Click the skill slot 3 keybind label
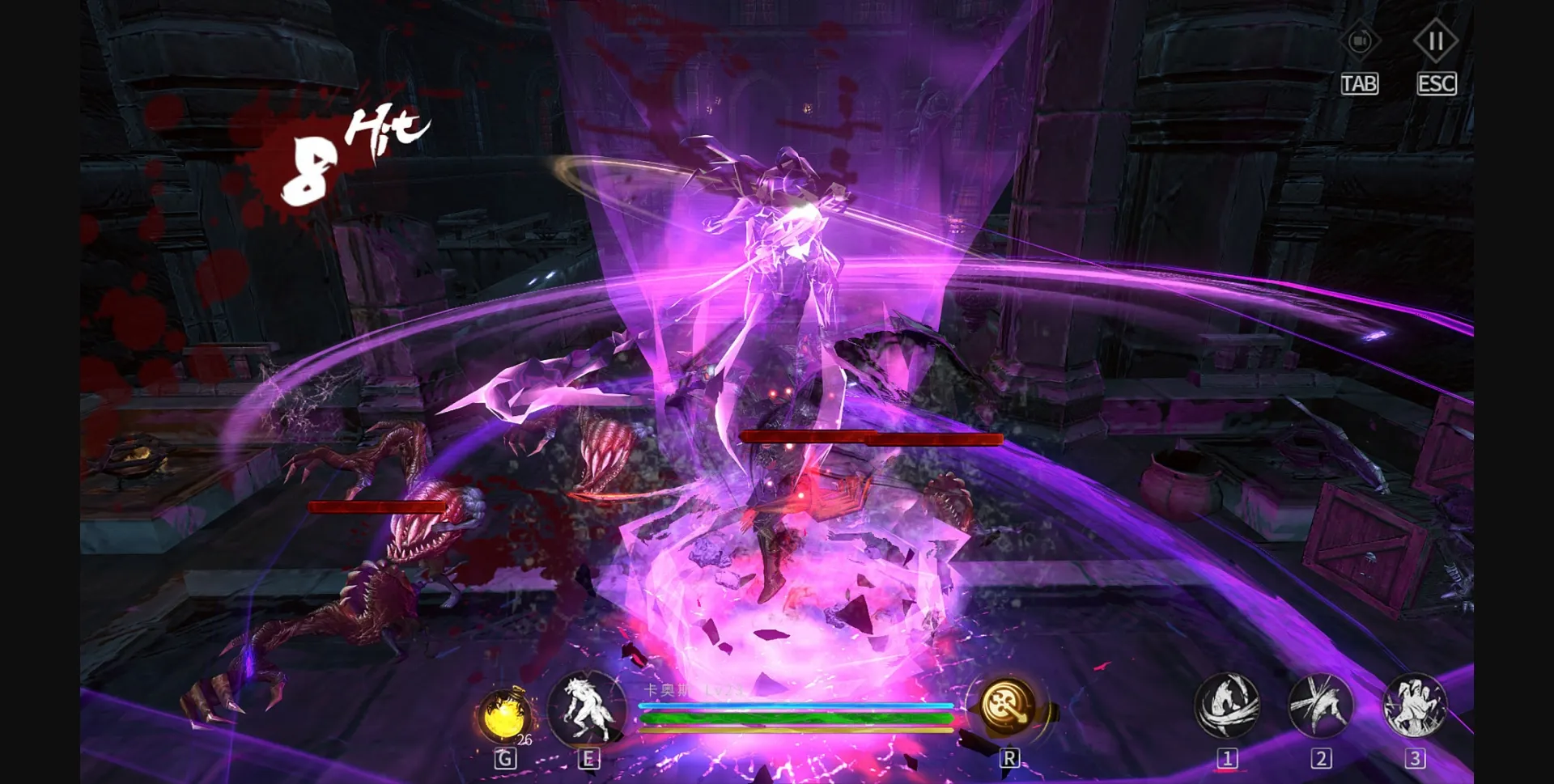This screenshot has height=784, width=1554. [x=1413, y=758]
